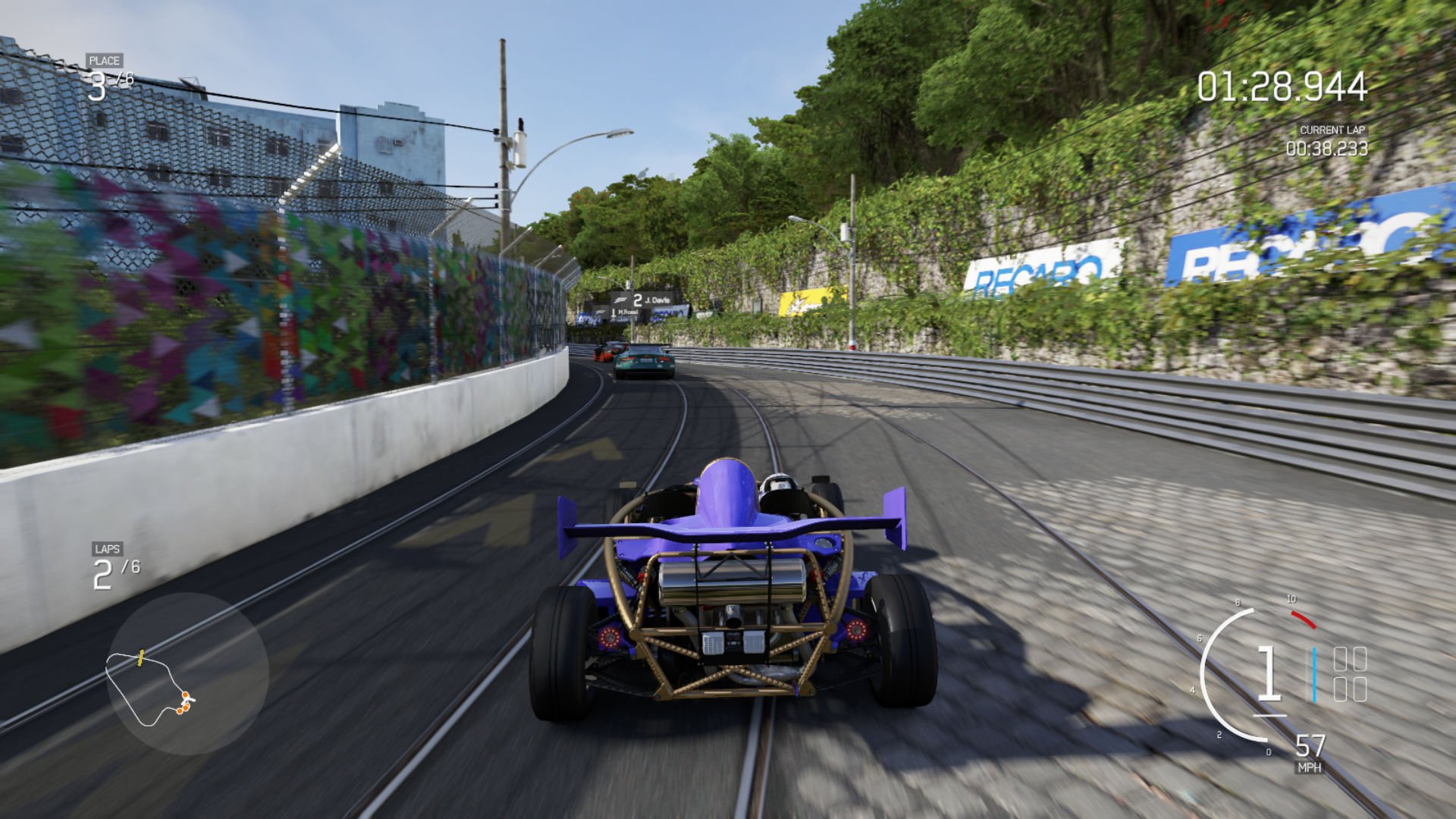Click the blue vertical boost bar beside the gear

click(x=1315, y=675)
